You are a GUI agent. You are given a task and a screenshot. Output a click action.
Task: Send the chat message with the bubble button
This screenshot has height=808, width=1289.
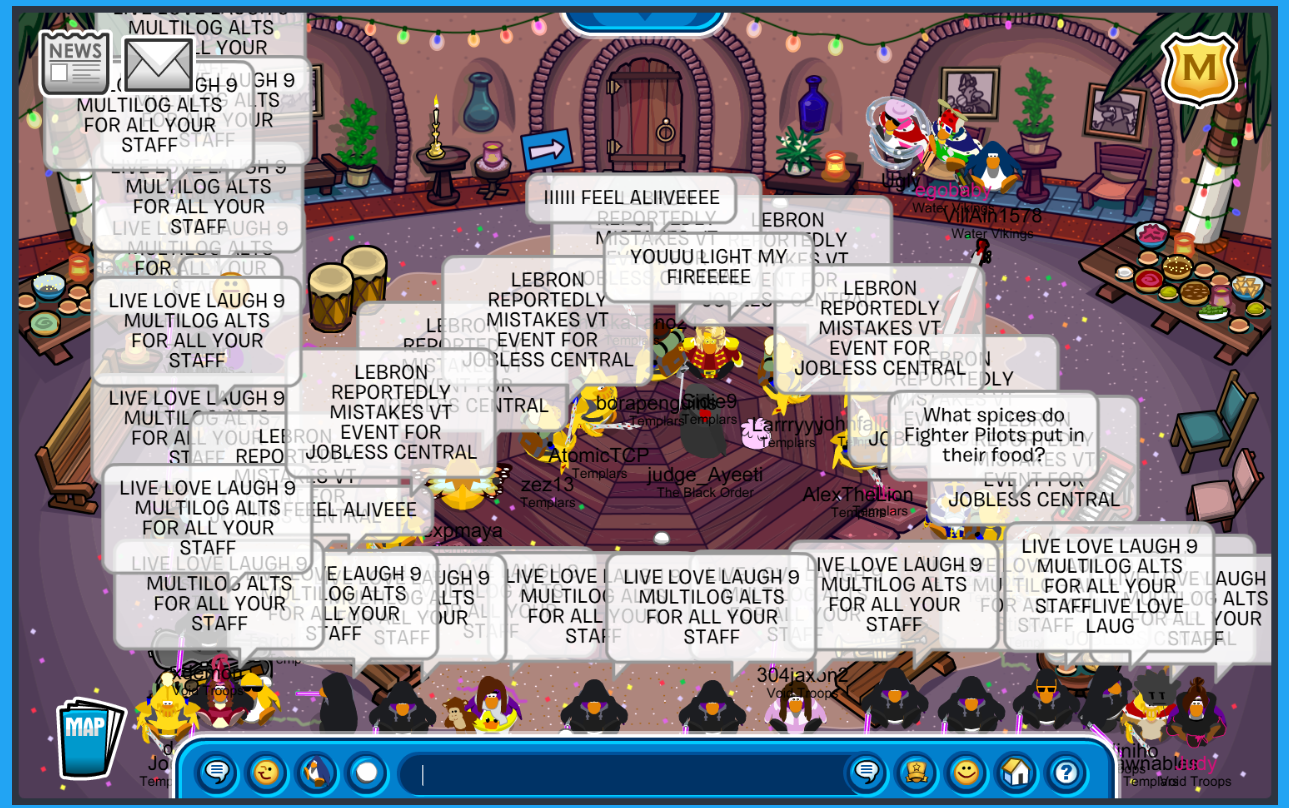click(x=867, y=773)
